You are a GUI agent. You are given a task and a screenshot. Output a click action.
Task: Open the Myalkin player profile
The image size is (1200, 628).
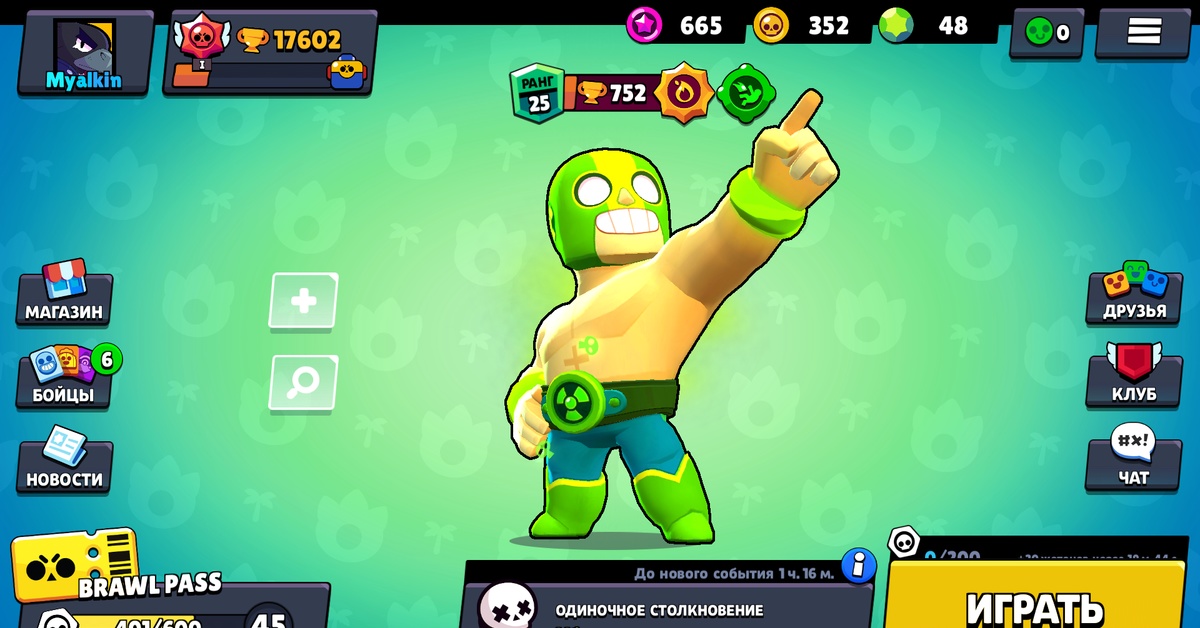coord(85,52)
